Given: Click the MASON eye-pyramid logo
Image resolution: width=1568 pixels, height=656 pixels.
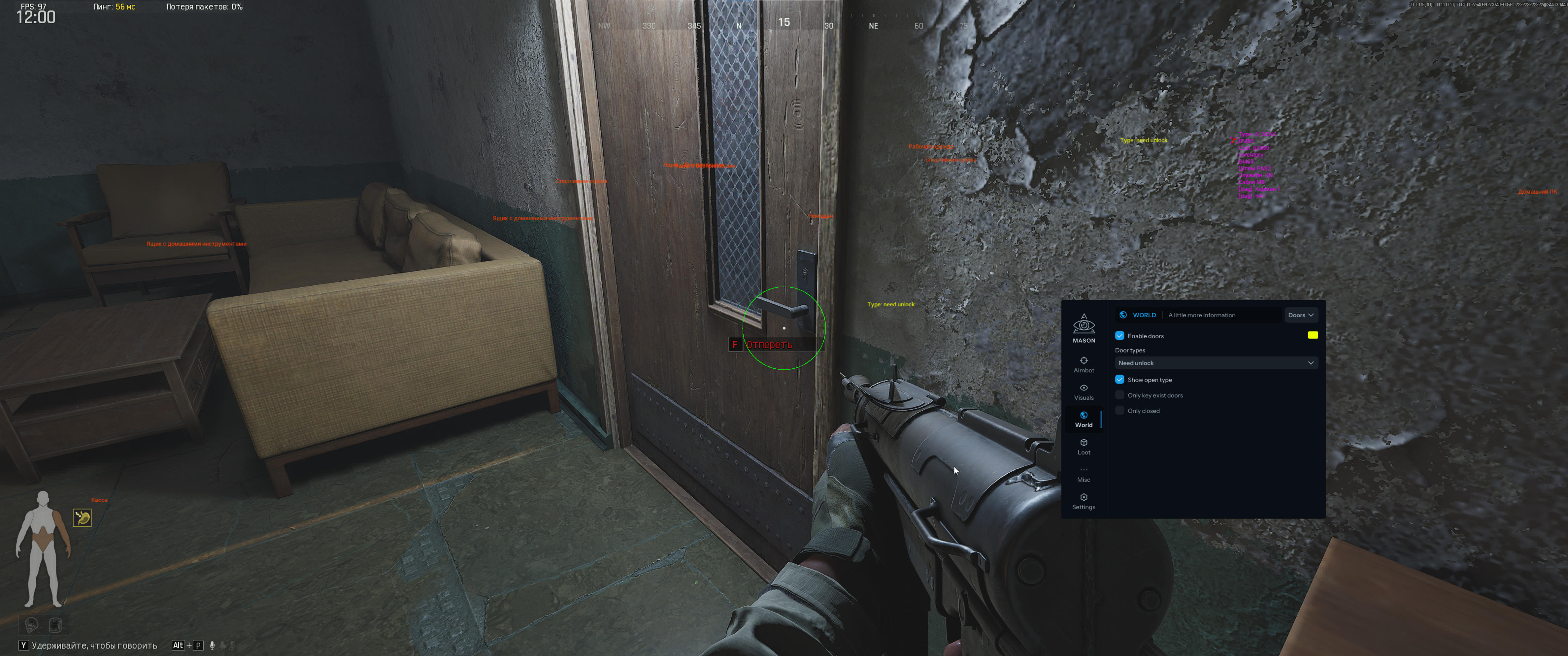Looking at the screenshot, I should [1084, 326].
